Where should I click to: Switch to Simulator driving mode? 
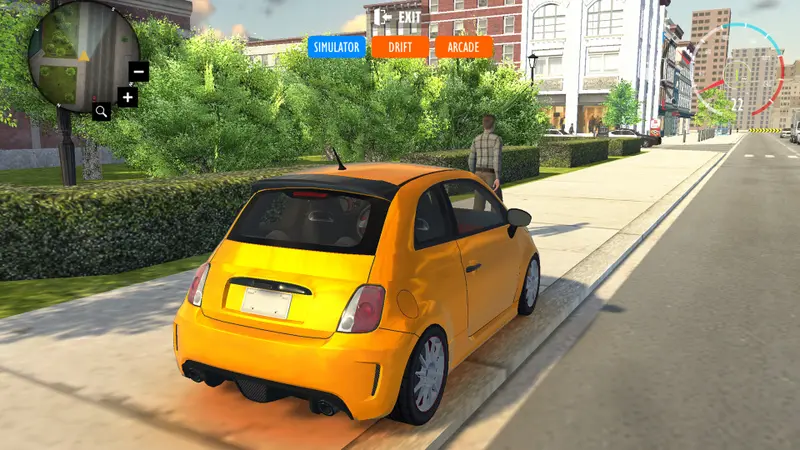(x=336, y=47)
